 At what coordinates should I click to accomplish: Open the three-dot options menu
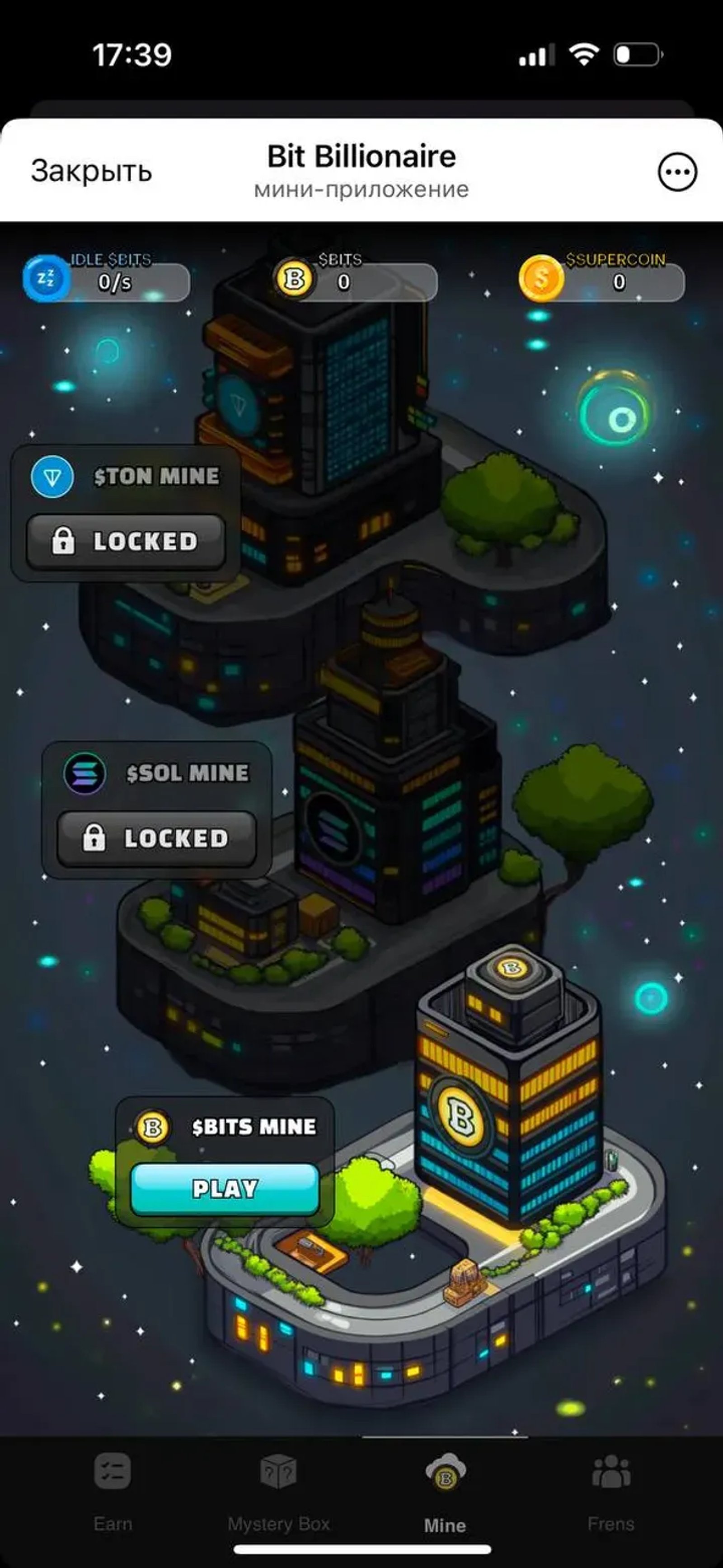(678, 172)
